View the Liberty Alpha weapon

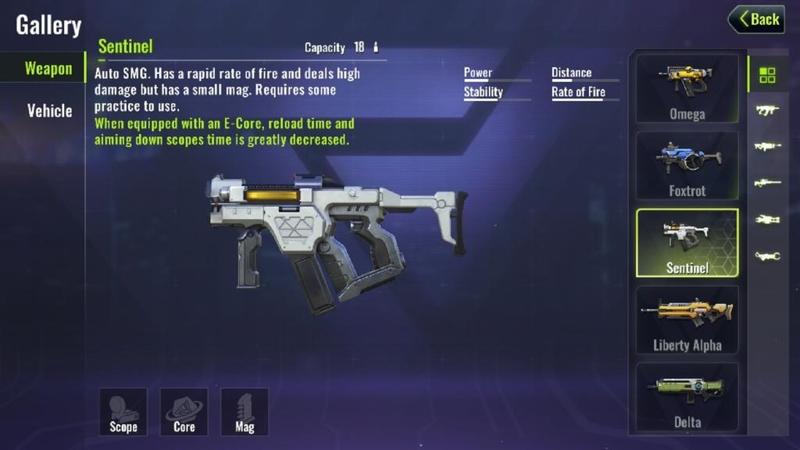point(687,320)
